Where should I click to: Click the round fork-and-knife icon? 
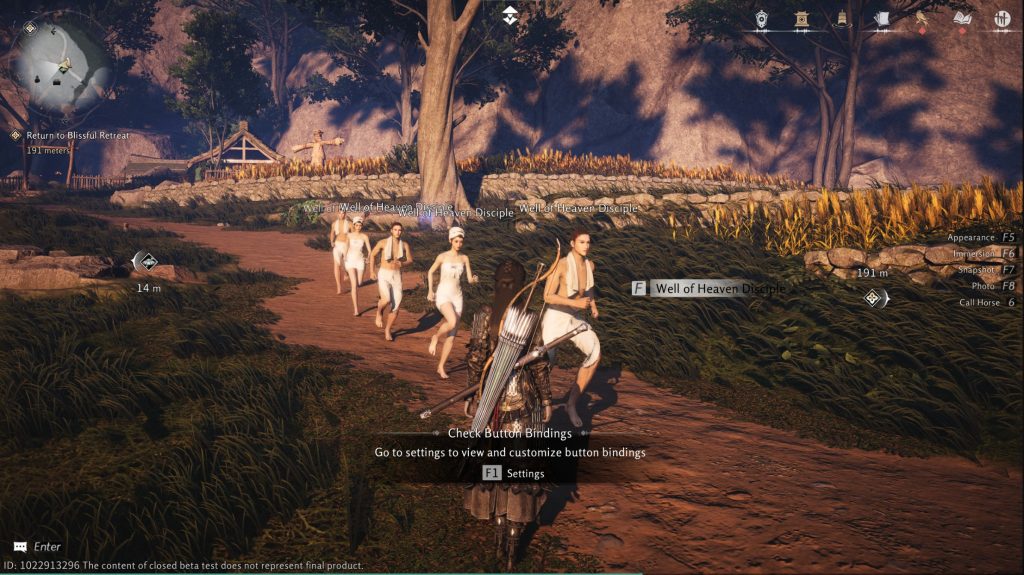(x=1002, y=18)
